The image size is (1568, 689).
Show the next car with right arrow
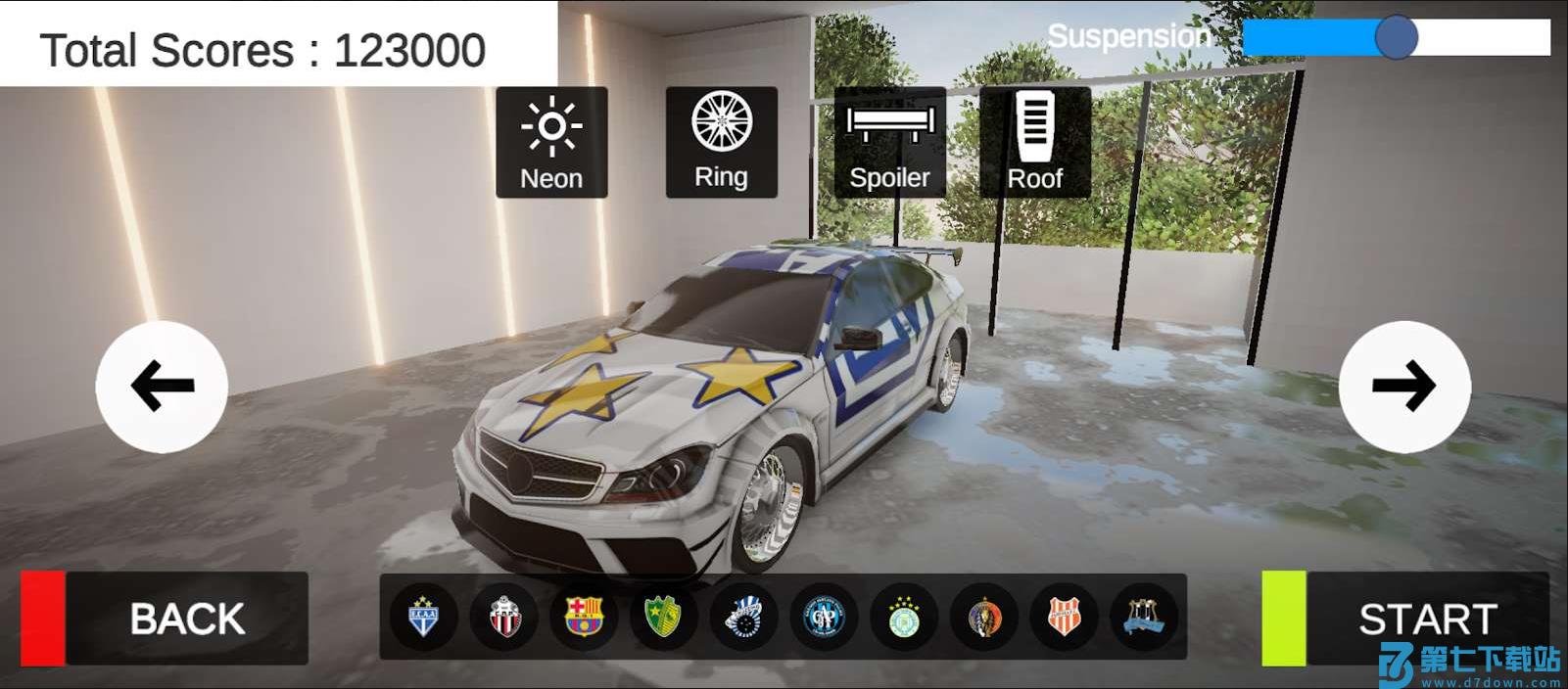point(1404,387)
